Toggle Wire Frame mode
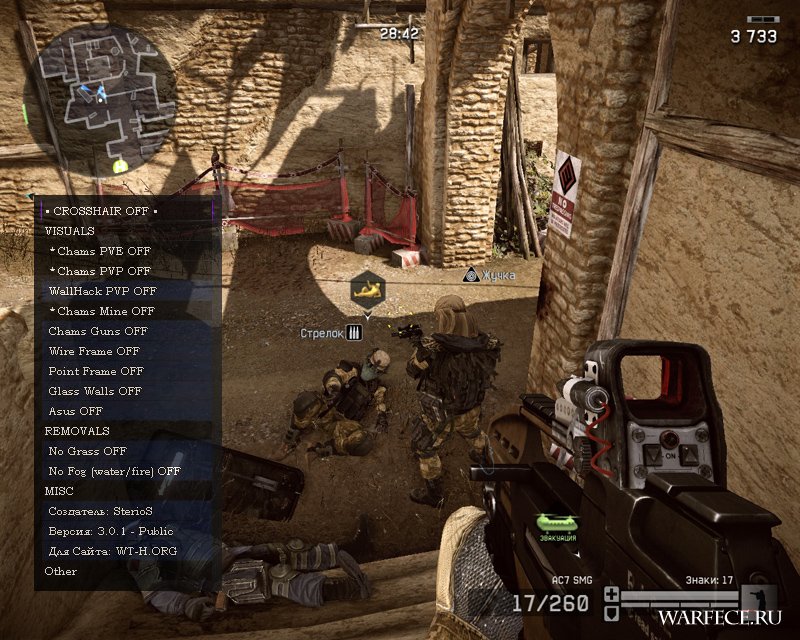This screenshot has height=640, width=800. point(94,351)
